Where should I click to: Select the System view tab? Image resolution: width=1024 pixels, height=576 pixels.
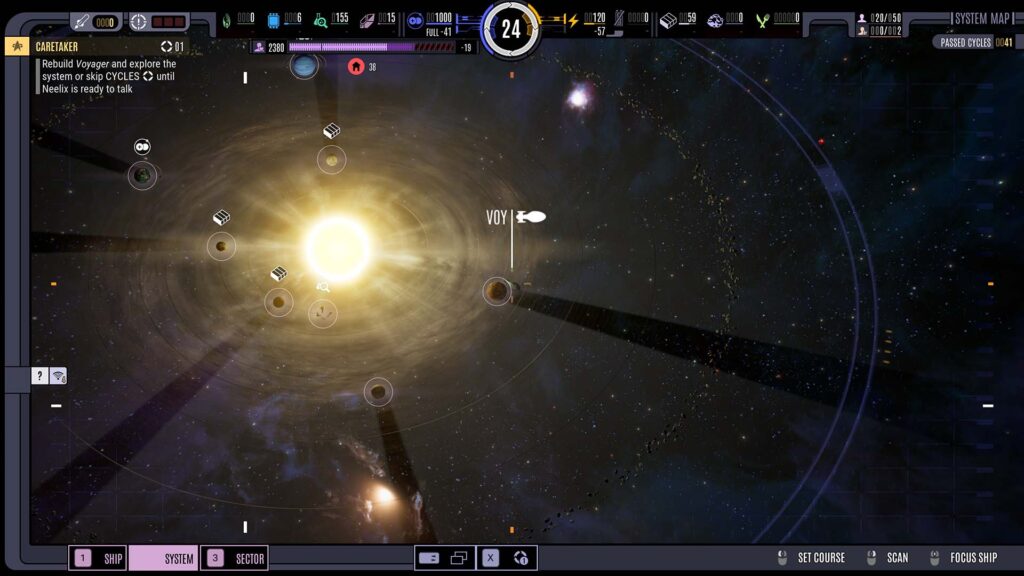(x=164, y=558)
